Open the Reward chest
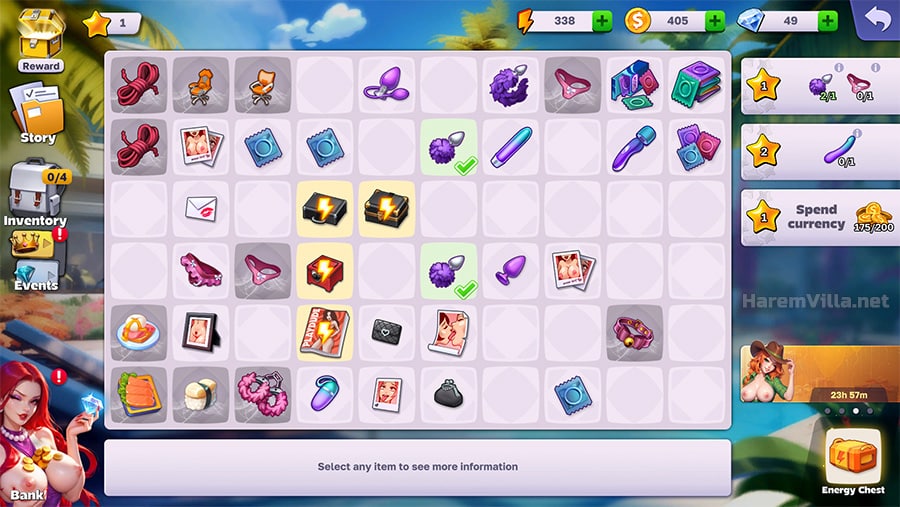Image resolution: width=900 pixels, height=507 pixels. [x=39, y=40]
